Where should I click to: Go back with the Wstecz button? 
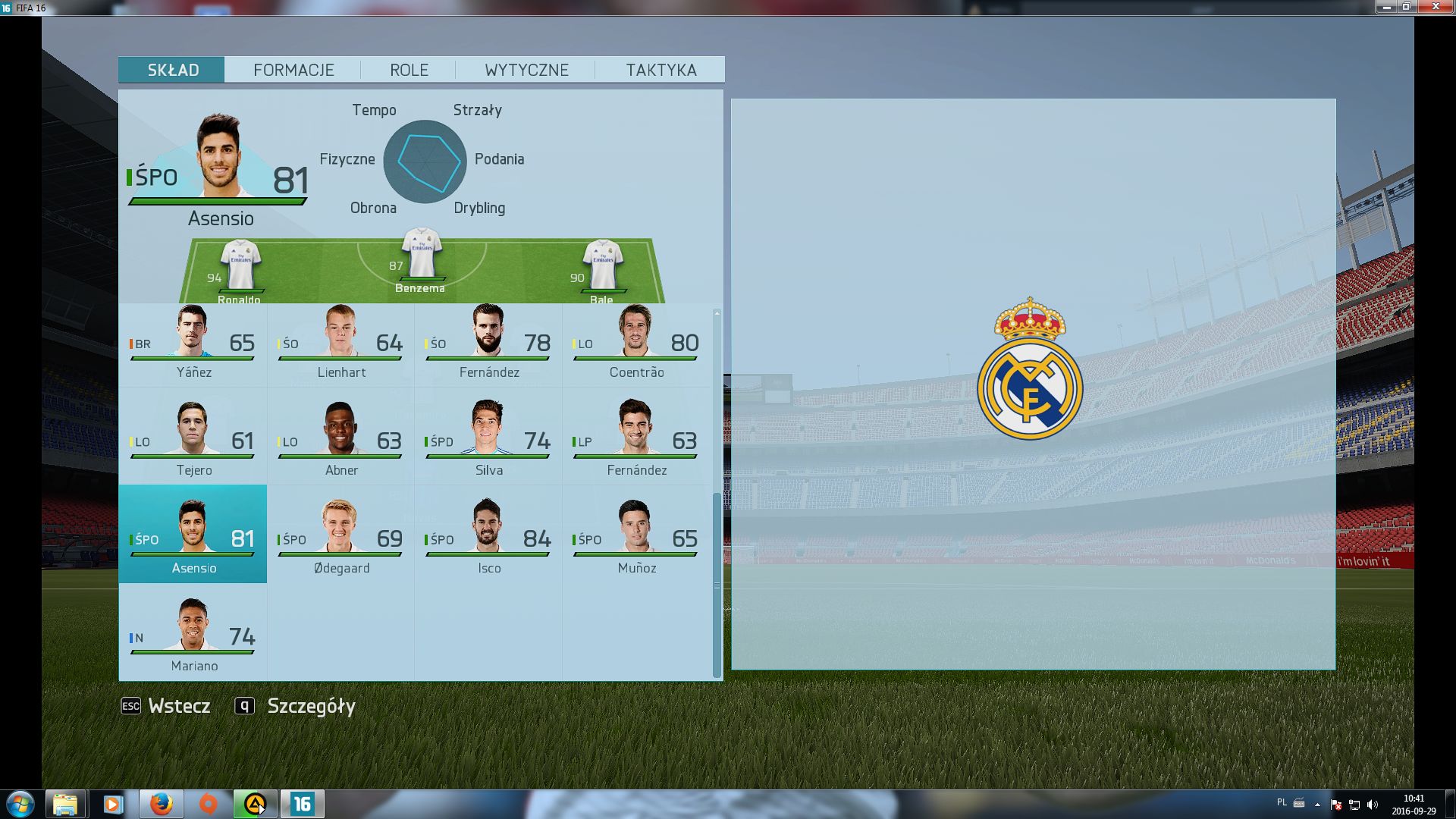coord(167,706)
